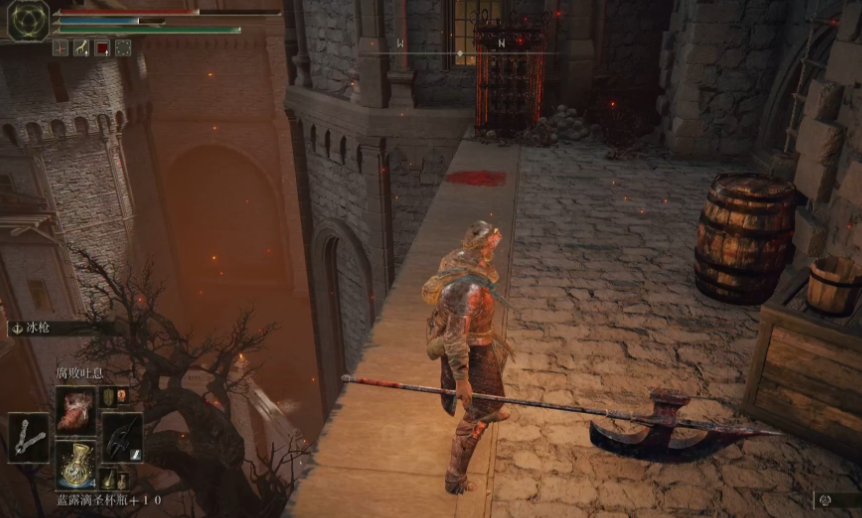Select the halberd right-hand weapon slot

click(x=122, y=438)
